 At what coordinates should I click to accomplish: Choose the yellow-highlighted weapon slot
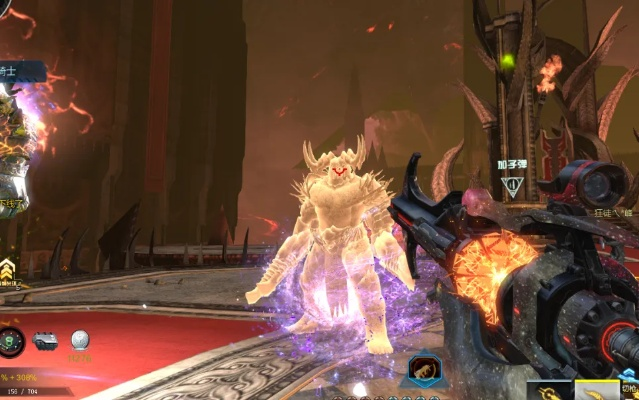(597, 390)
